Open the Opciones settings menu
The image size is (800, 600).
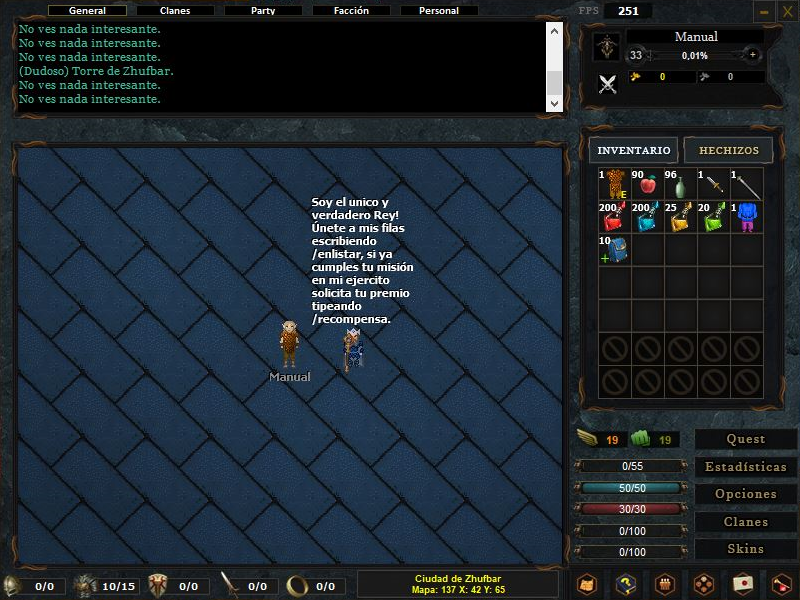(746, 494)
